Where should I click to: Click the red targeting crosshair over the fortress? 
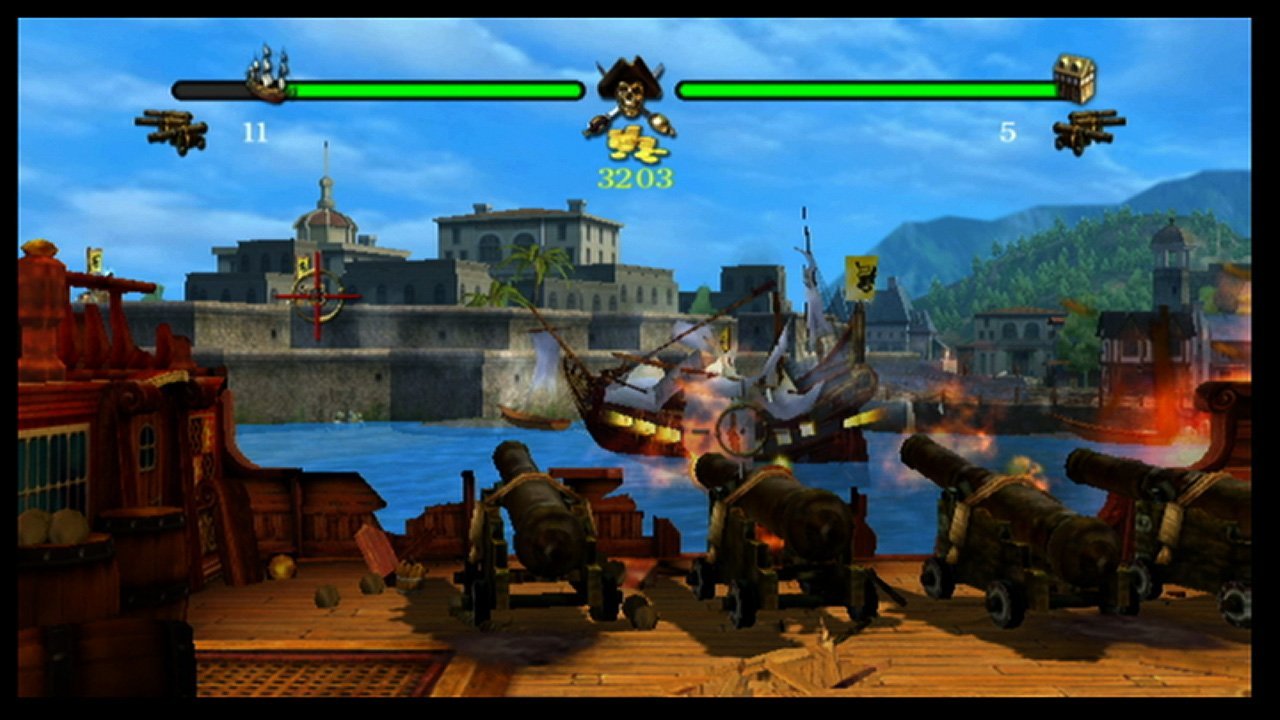coord(318,297)
